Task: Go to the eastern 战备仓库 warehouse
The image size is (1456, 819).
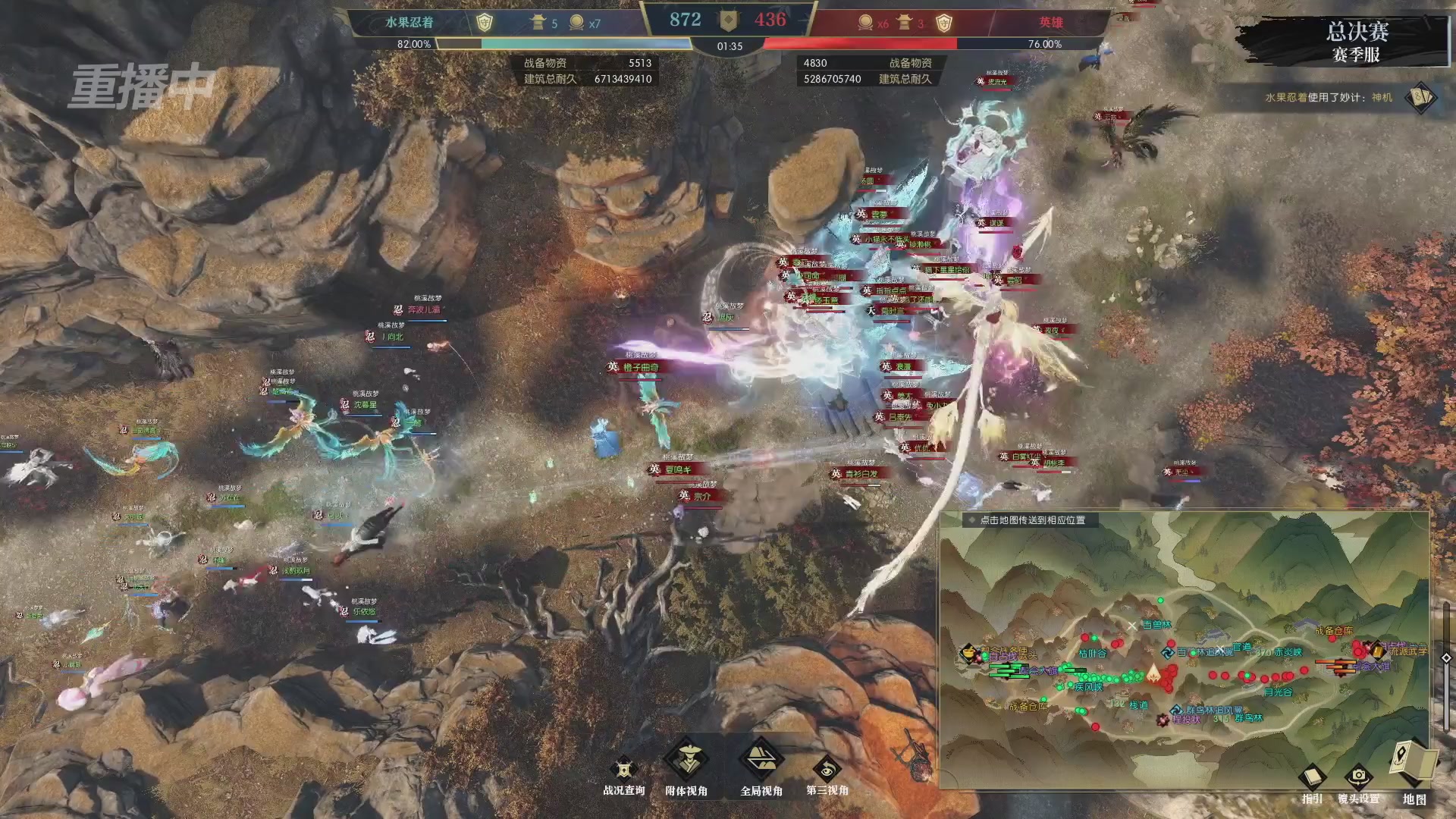Action: [1333, 631]
